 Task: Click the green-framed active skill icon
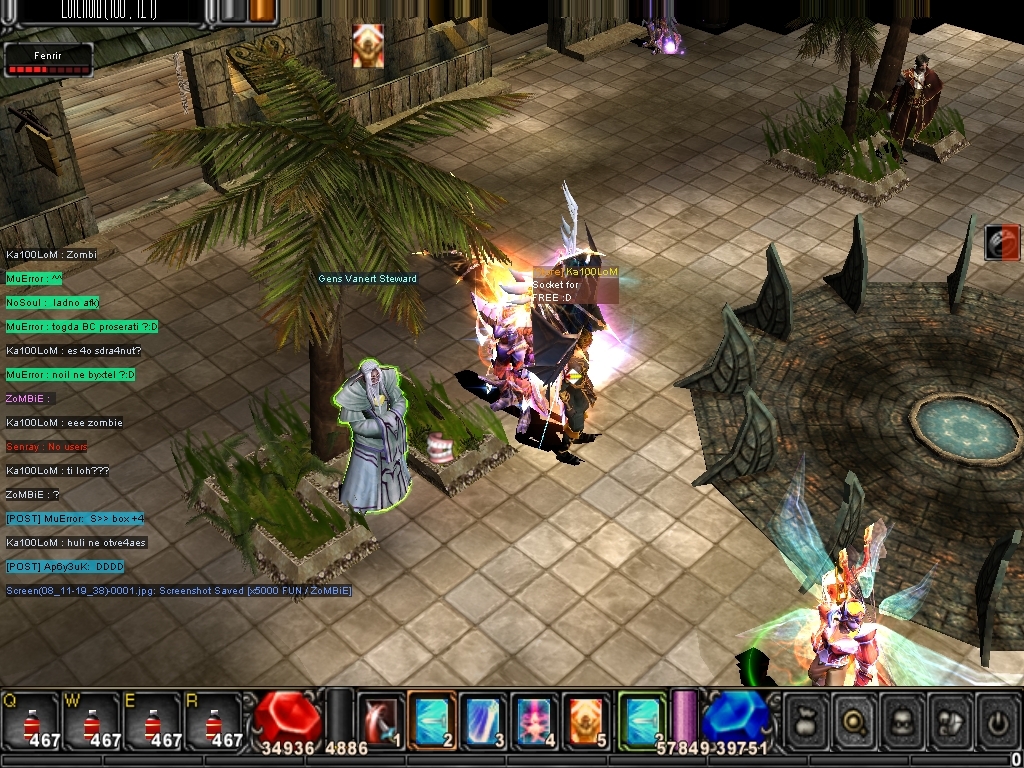pyautogui.click(x=641, y=718)
